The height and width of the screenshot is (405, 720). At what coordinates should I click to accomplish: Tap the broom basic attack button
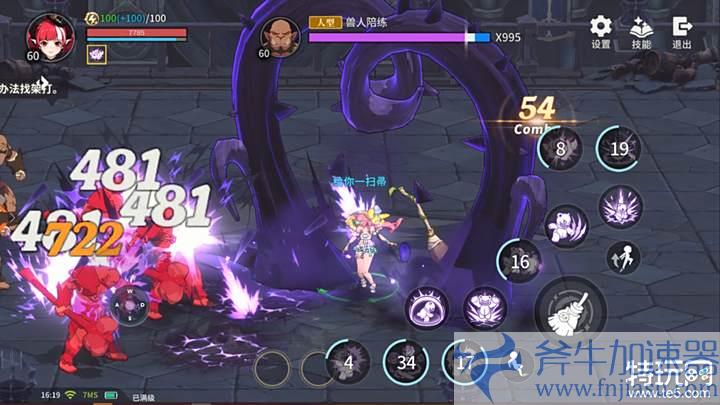570,308
